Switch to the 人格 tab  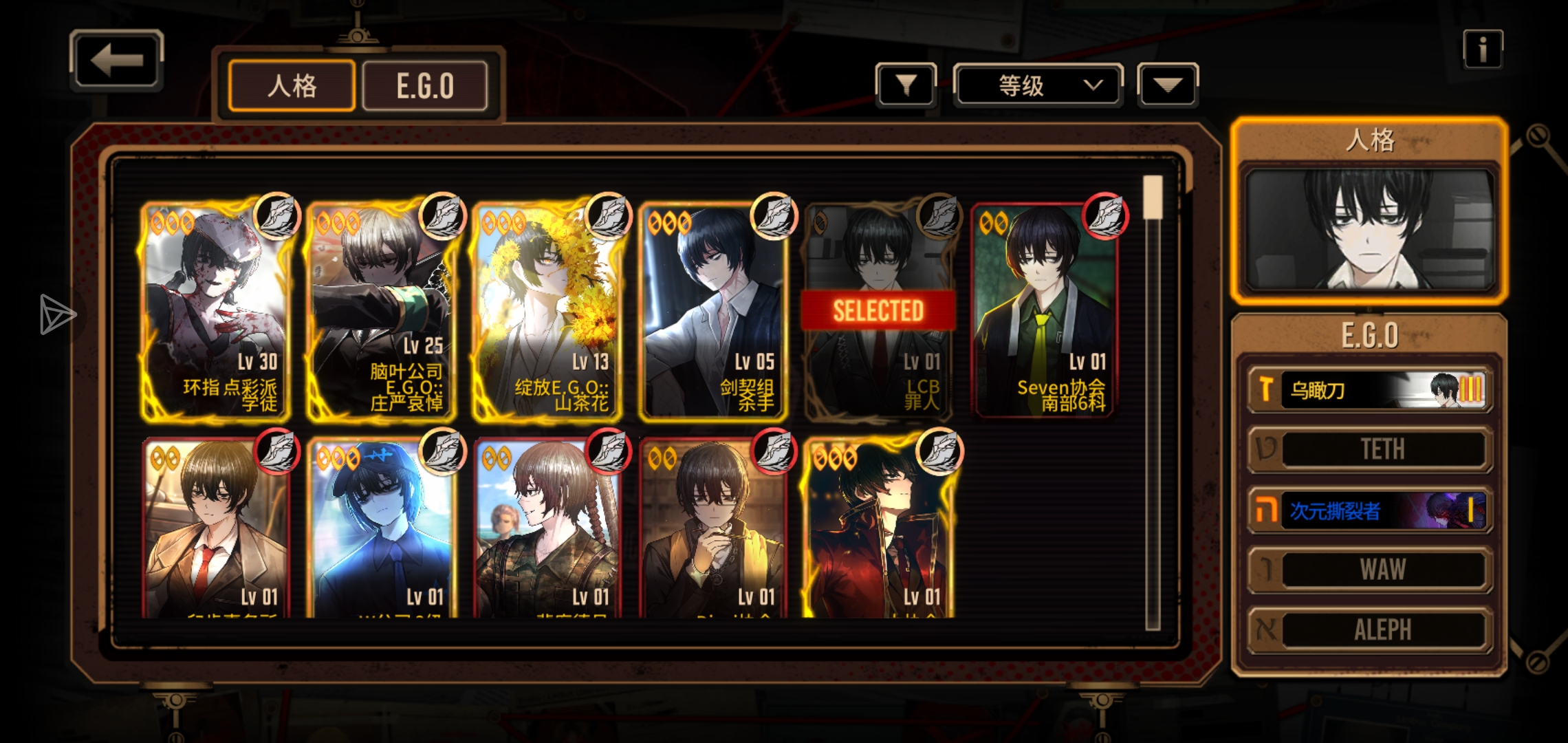coord(292,86)
